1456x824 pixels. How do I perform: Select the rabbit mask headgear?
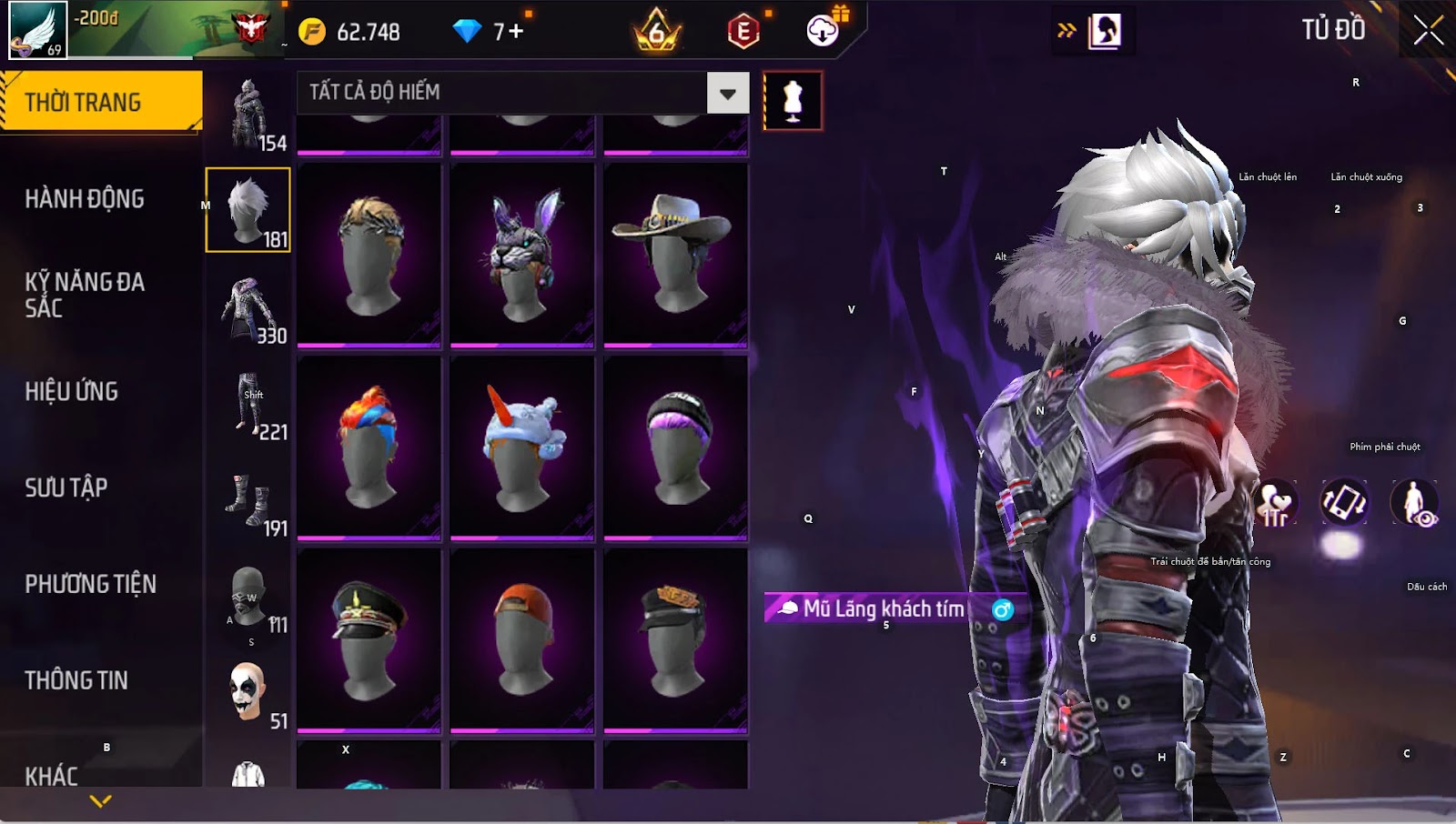coord(522,255)
